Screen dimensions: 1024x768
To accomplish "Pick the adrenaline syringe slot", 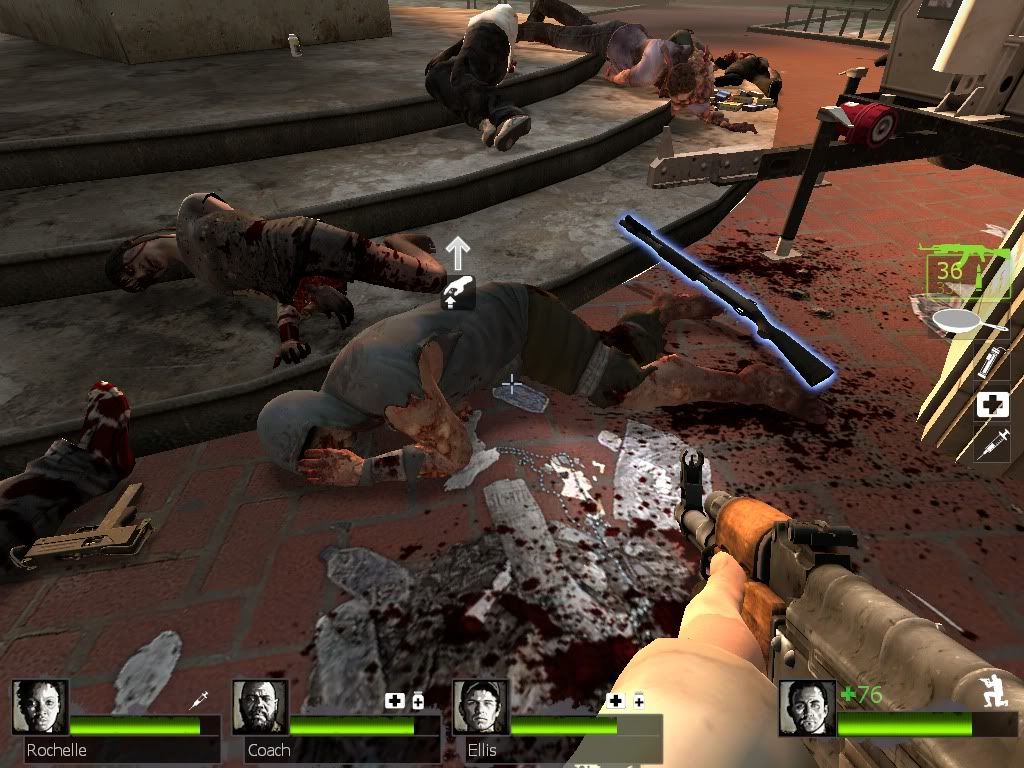I will pos(994,442).
